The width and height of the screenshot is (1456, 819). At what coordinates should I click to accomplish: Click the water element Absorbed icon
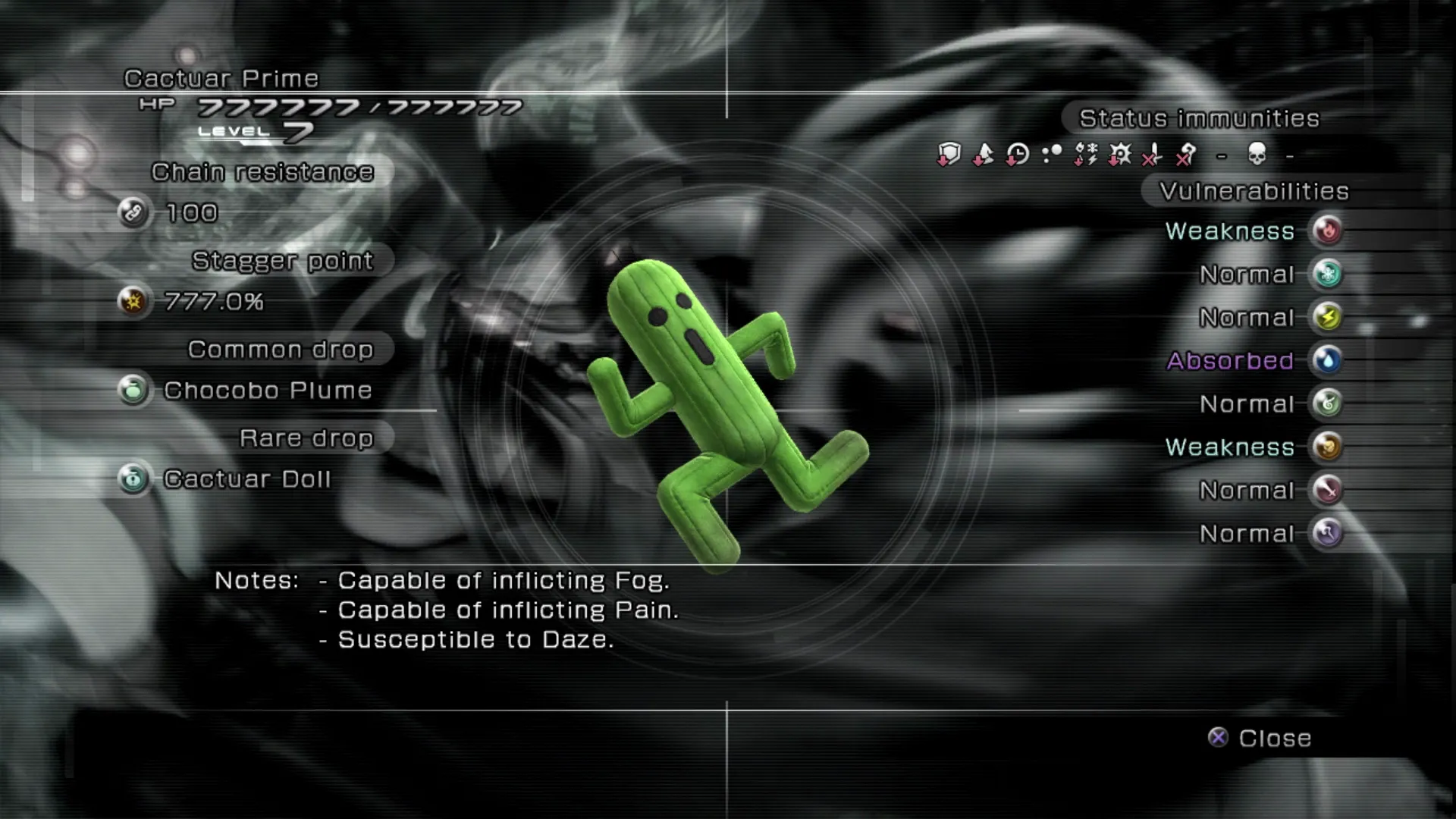1327,360
